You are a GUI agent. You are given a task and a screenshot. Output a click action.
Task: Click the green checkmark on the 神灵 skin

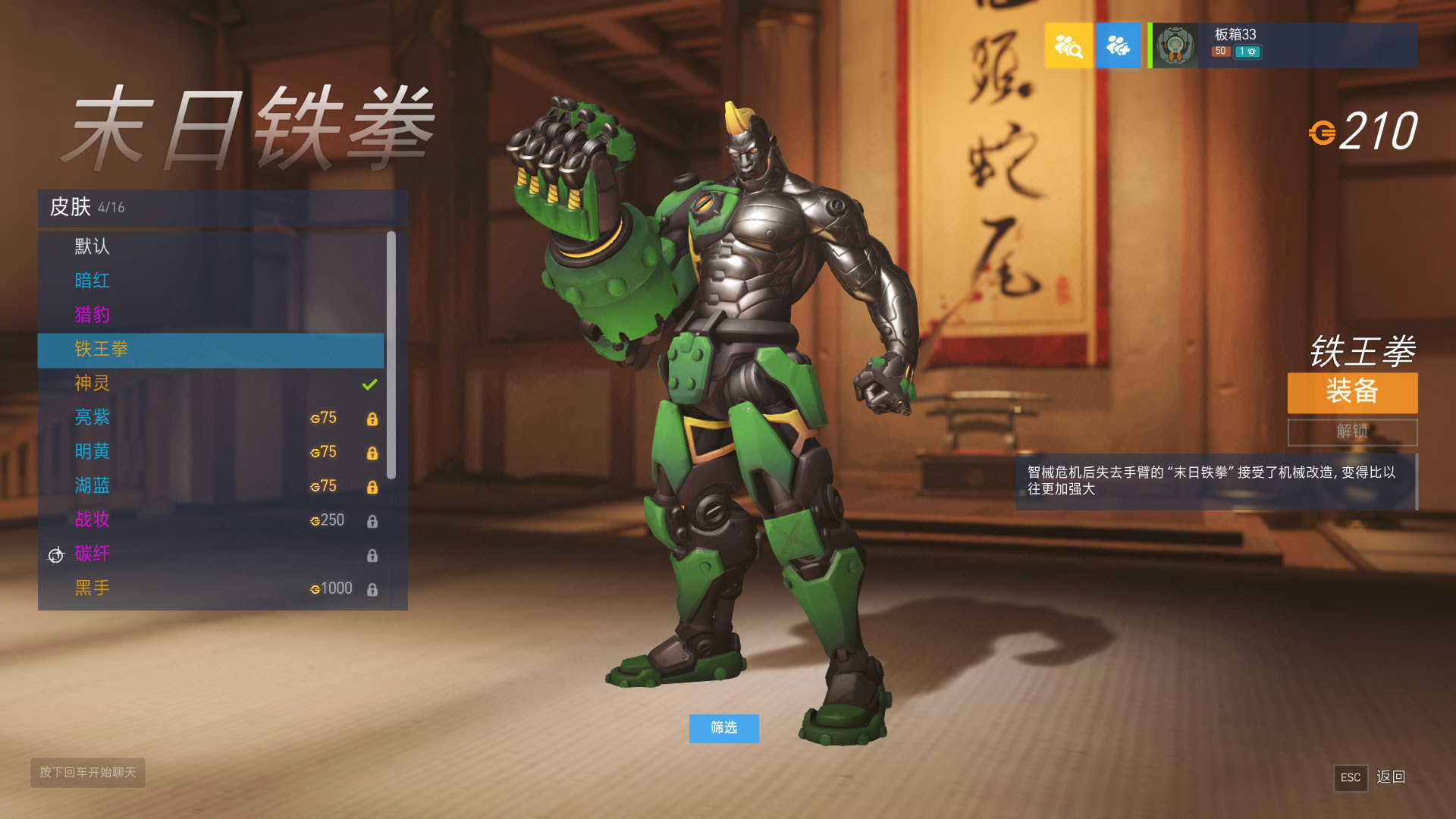click(370, 384)
